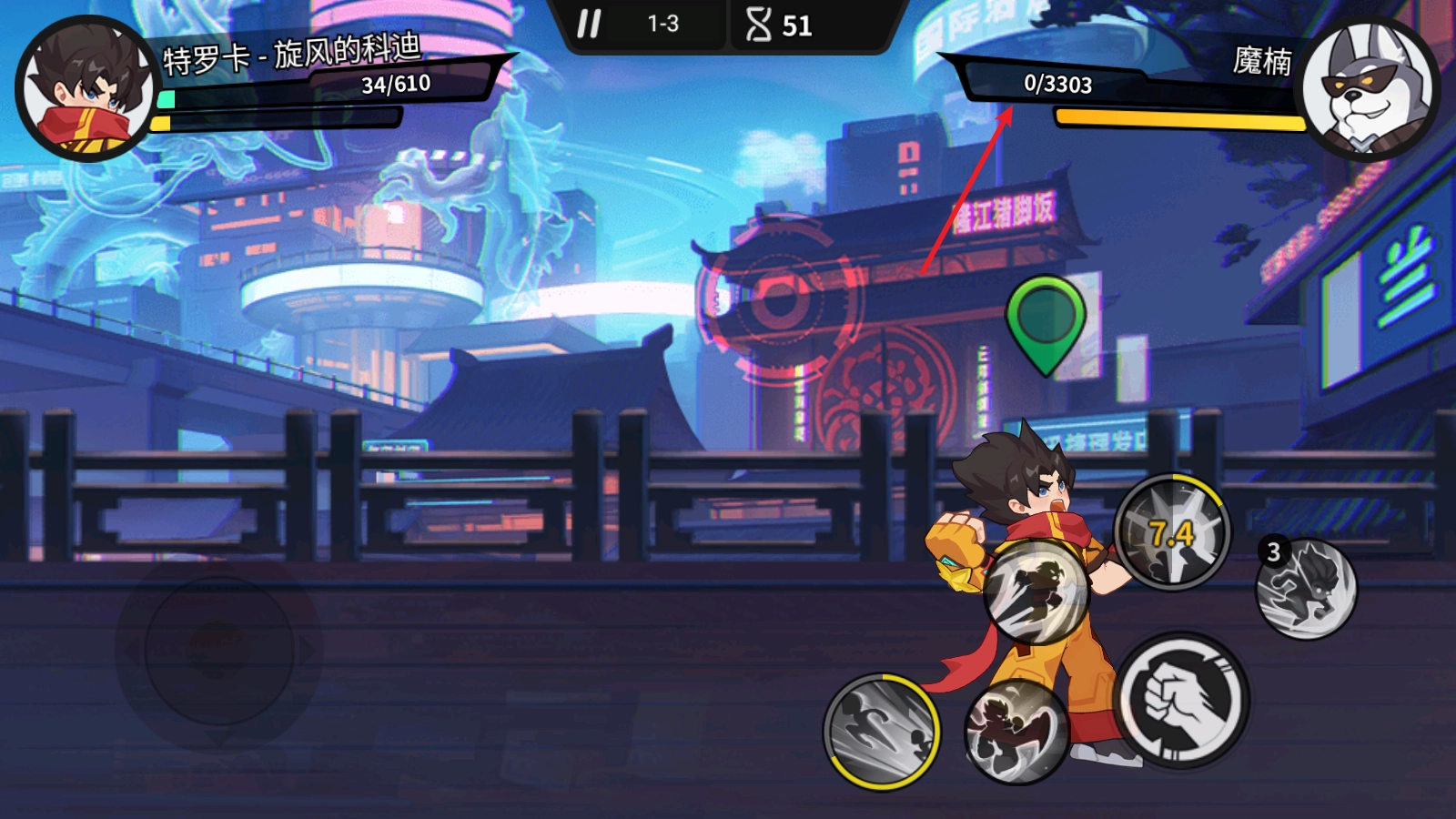Tap the fist basic attack button

click(x=1181, y=701)
